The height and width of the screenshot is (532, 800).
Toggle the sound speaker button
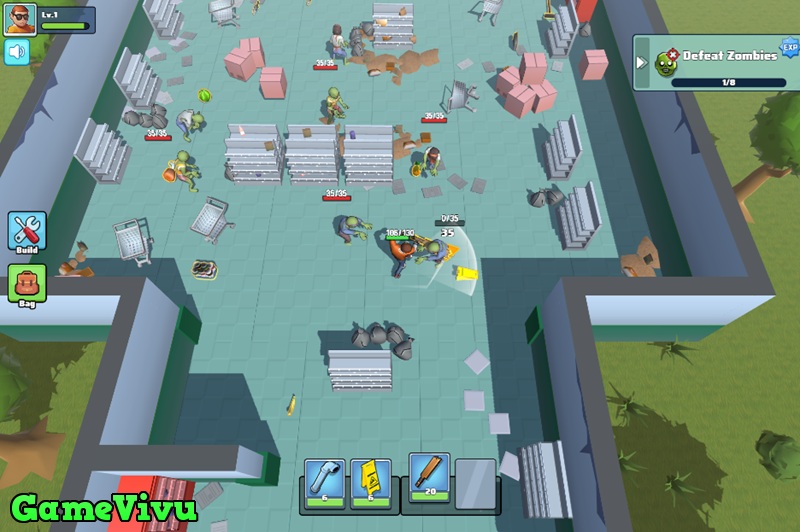click(17, 51)
